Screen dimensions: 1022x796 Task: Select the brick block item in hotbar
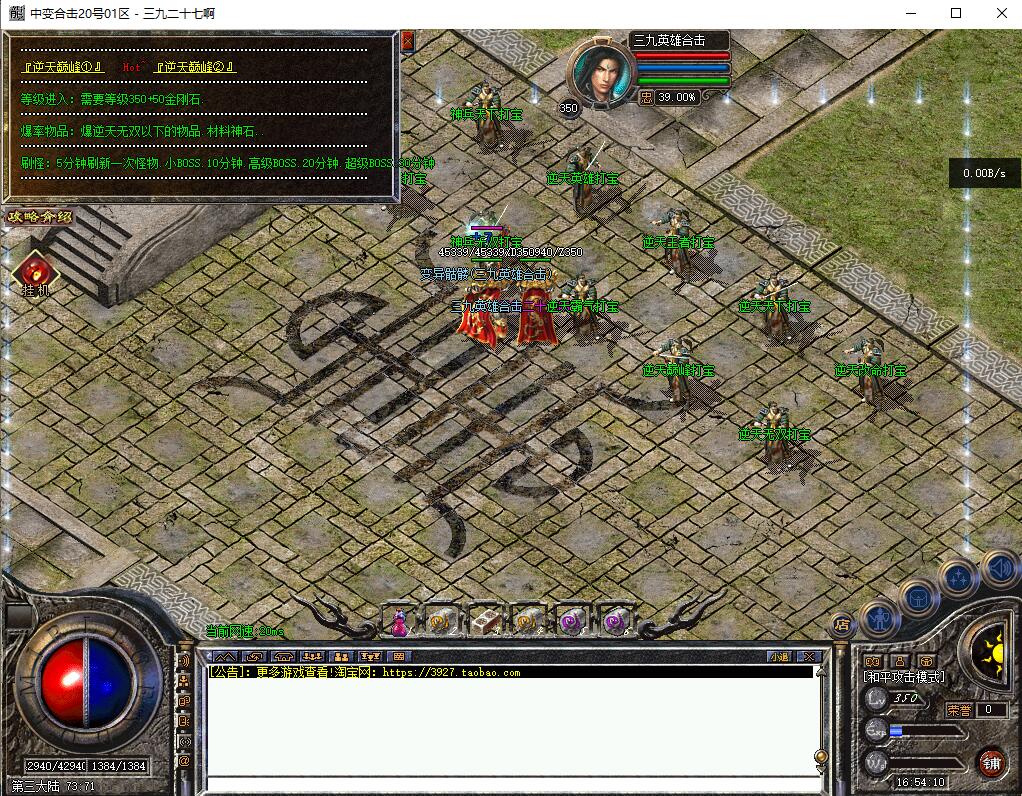pos(486,621)
